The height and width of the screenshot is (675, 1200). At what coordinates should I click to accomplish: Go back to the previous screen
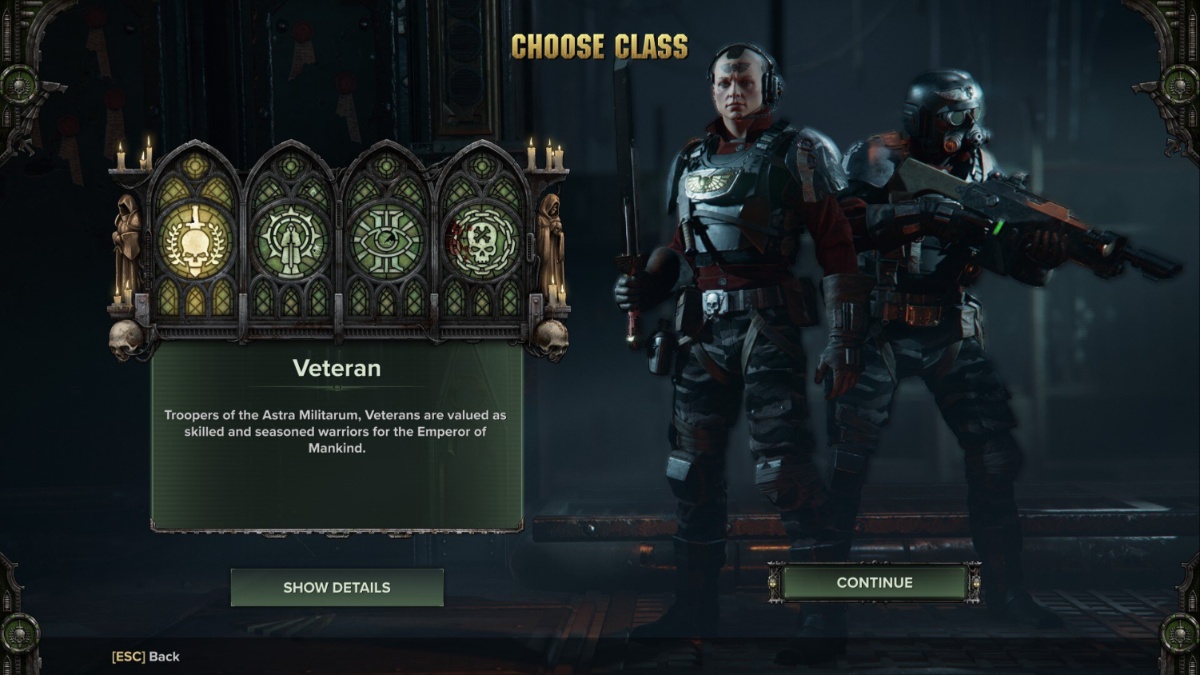pyautogui.click(x=146, y=656)
